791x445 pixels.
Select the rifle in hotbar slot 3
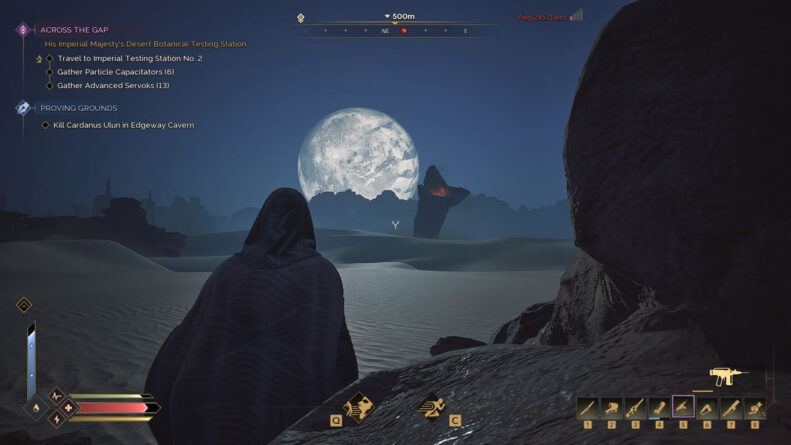point(635,407)
